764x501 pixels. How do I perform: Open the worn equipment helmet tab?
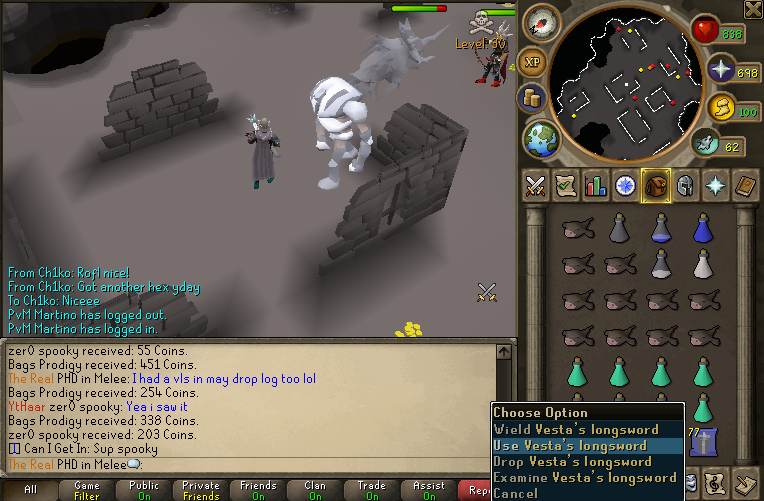coord(686,185)
